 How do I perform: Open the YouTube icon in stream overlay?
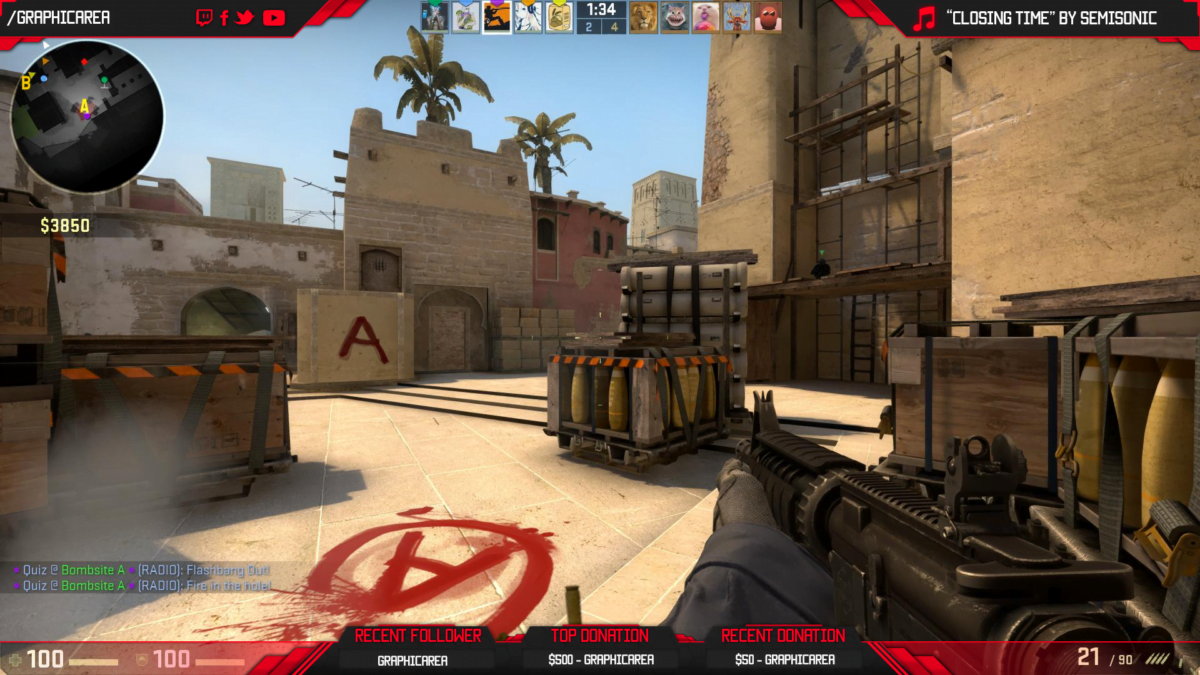pos(273,17)
